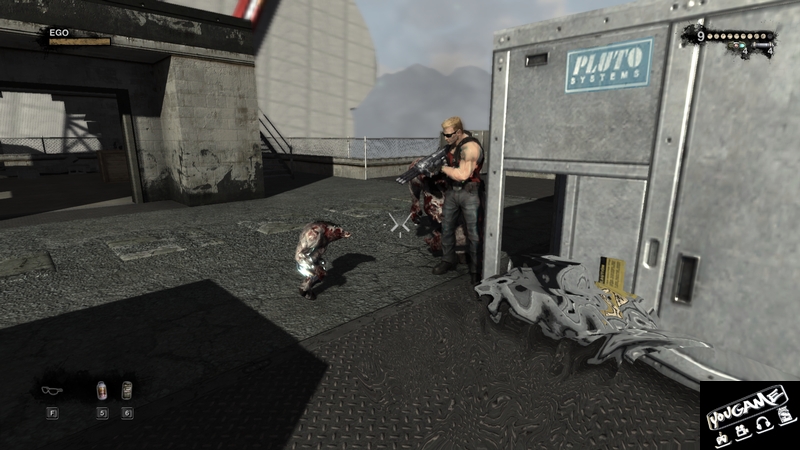The image size is (800, 450).
Task: Use the steroids bottle item
Action: (101, 390)
